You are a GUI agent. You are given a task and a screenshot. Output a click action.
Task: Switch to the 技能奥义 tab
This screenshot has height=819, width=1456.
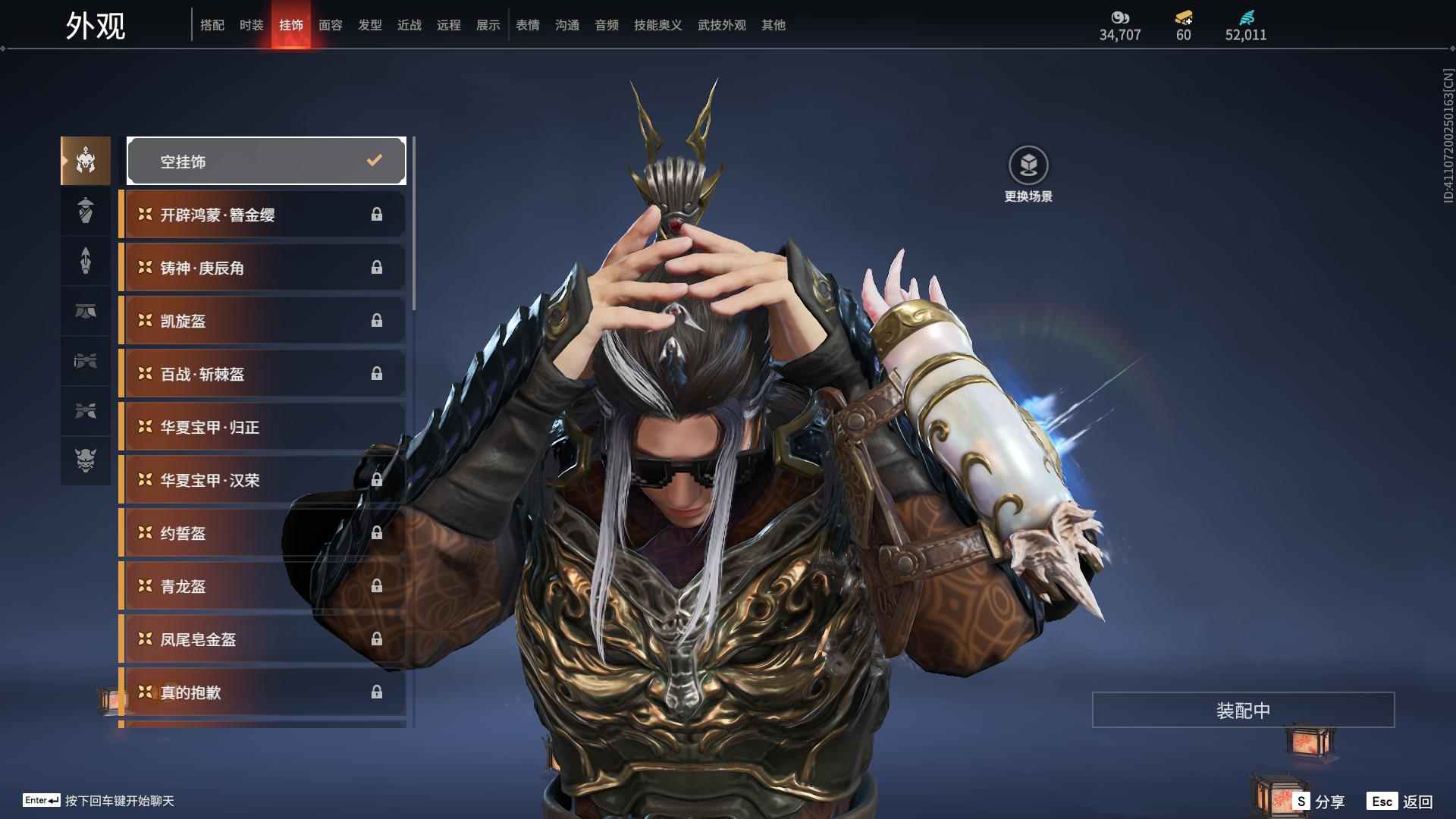click(x=657, y=25)
